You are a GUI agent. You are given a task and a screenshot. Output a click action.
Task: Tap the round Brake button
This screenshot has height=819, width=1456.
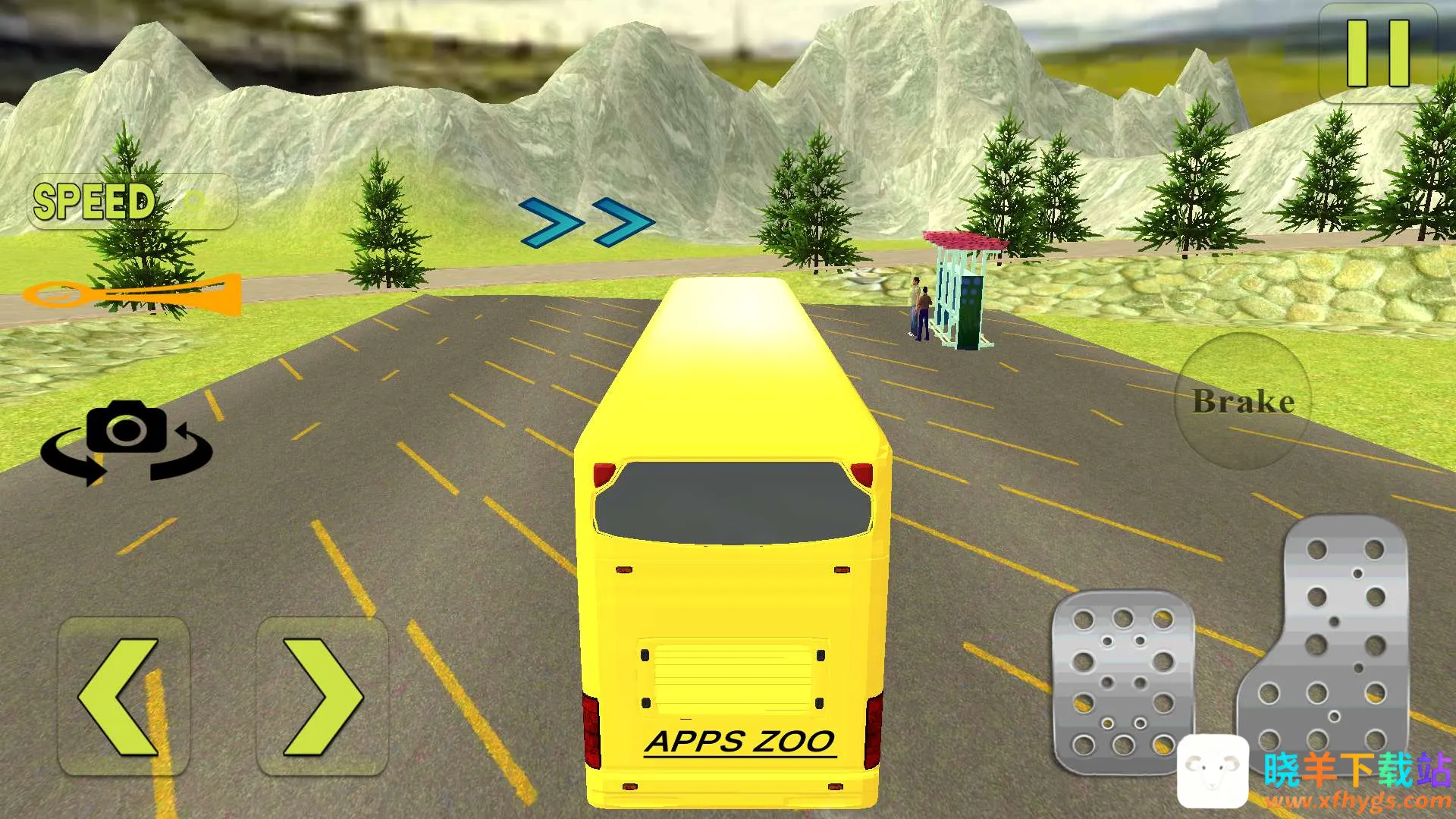point(1243,400)
